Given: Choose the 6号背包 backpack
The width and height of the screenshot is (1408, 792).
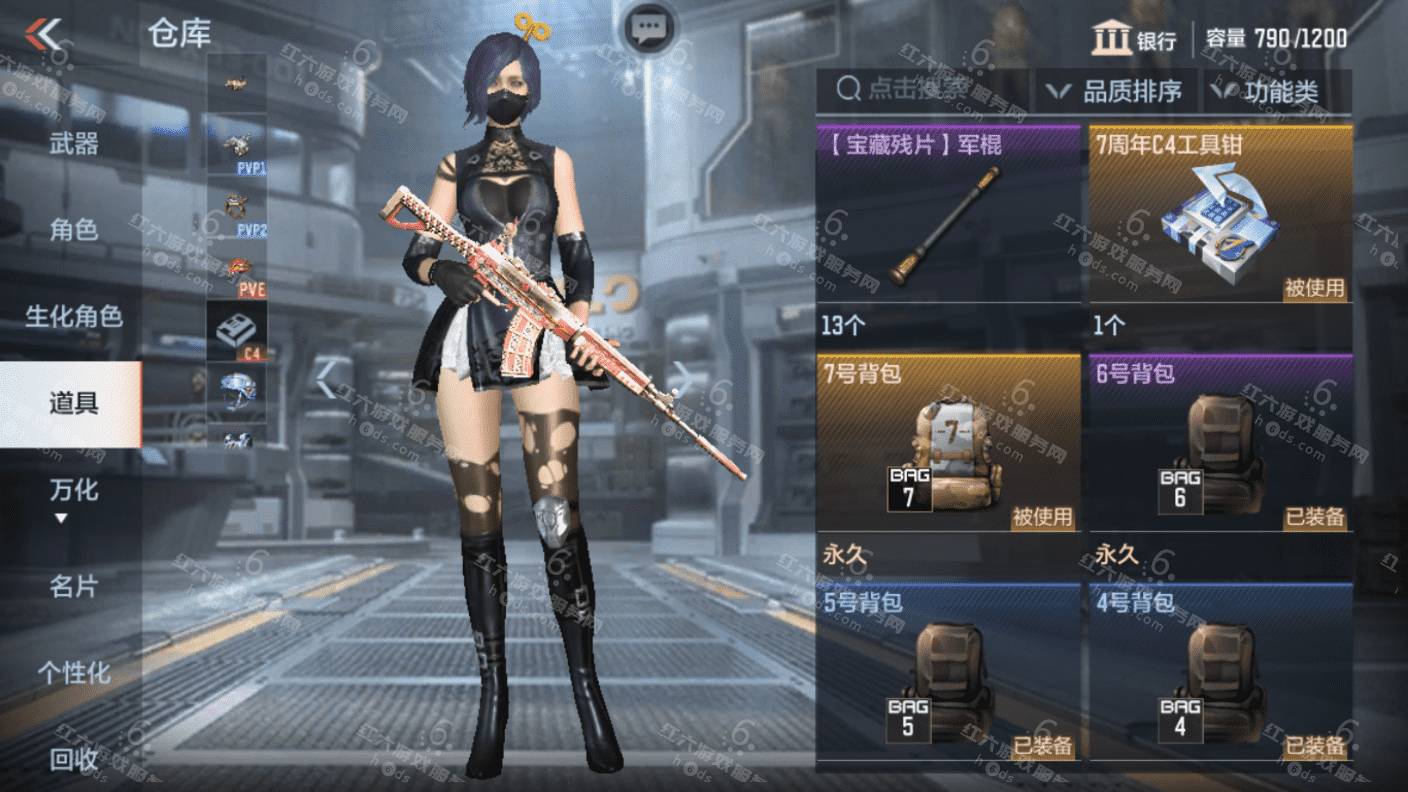Looking at the screenshot, I should click(1220, 445).
